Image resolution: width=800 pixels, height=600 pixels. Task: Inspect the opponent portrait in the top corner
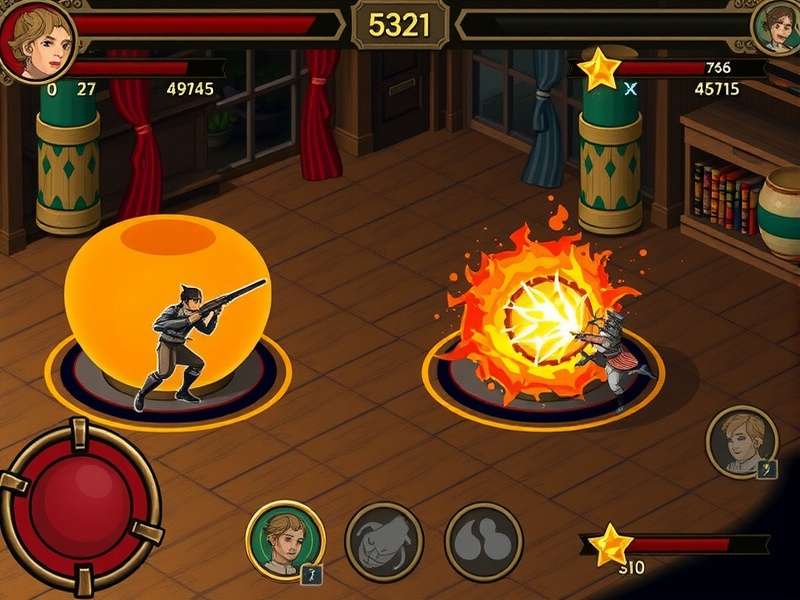click(778, 27)
